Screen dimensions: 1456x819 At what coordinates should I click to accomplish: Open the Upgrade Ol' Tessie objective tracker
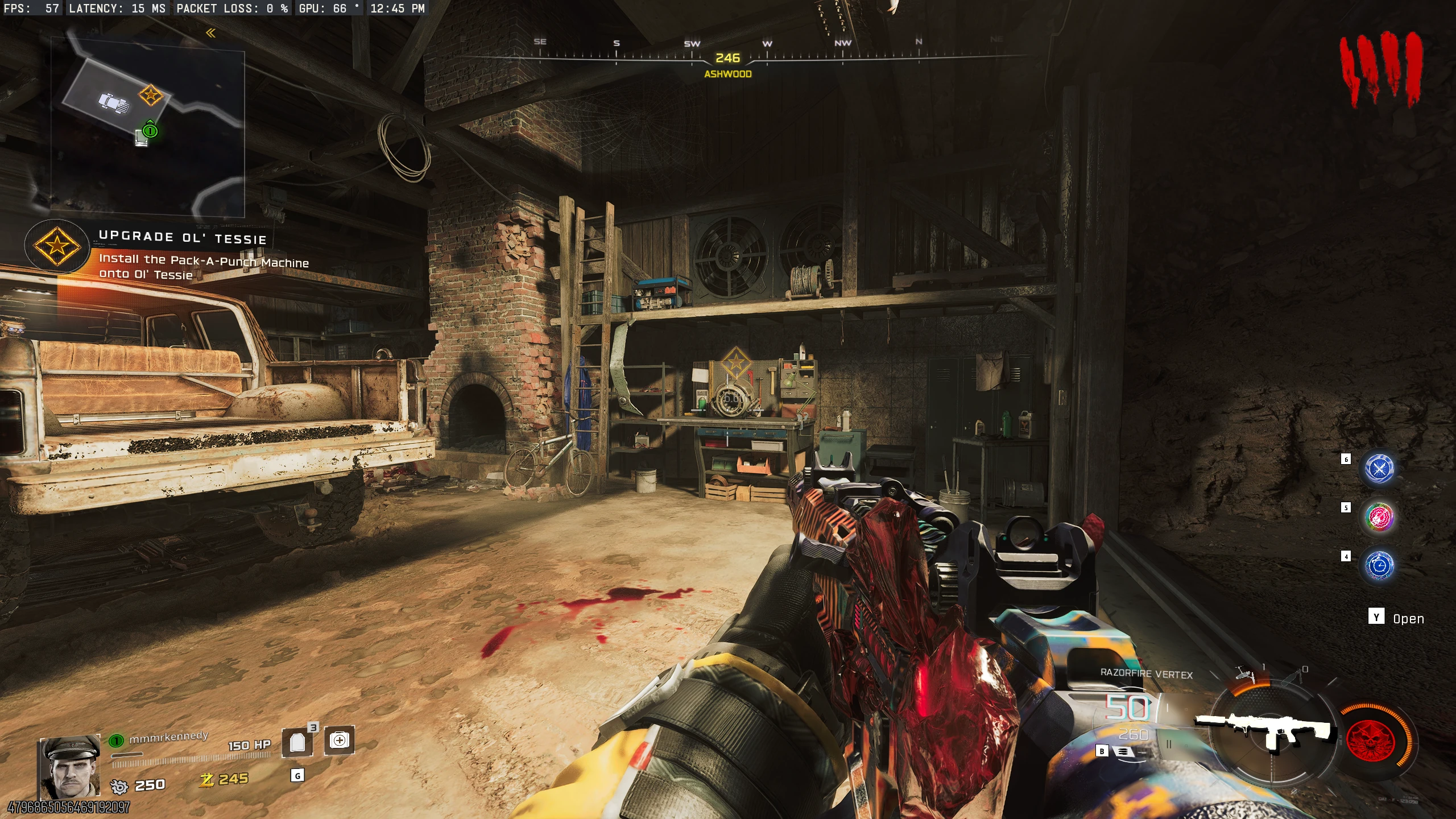point(57,246)
